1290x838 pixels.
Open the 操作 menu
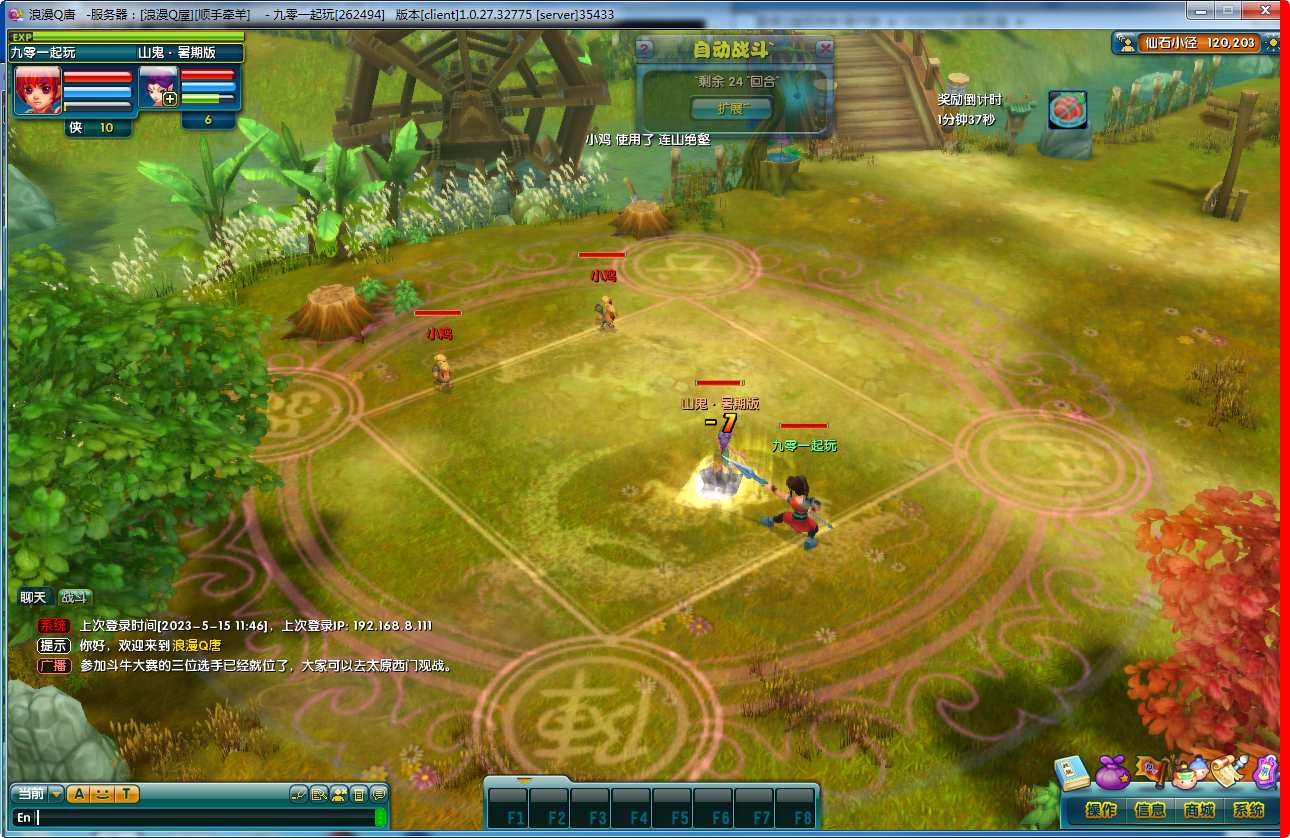(x=1101, y=810)
